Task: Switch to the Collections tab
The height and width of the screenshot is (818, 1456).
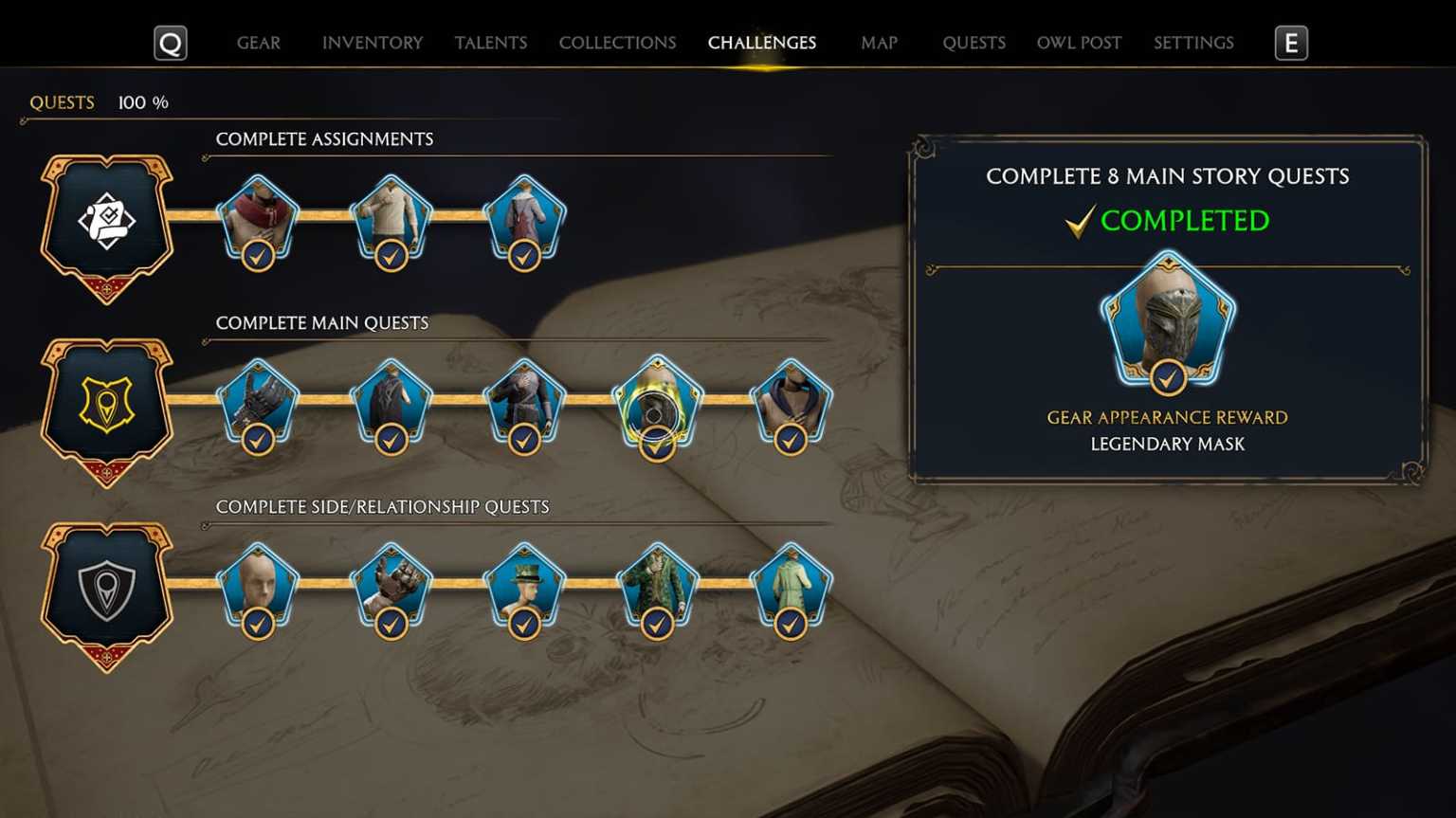Action: tap(617, 42)
